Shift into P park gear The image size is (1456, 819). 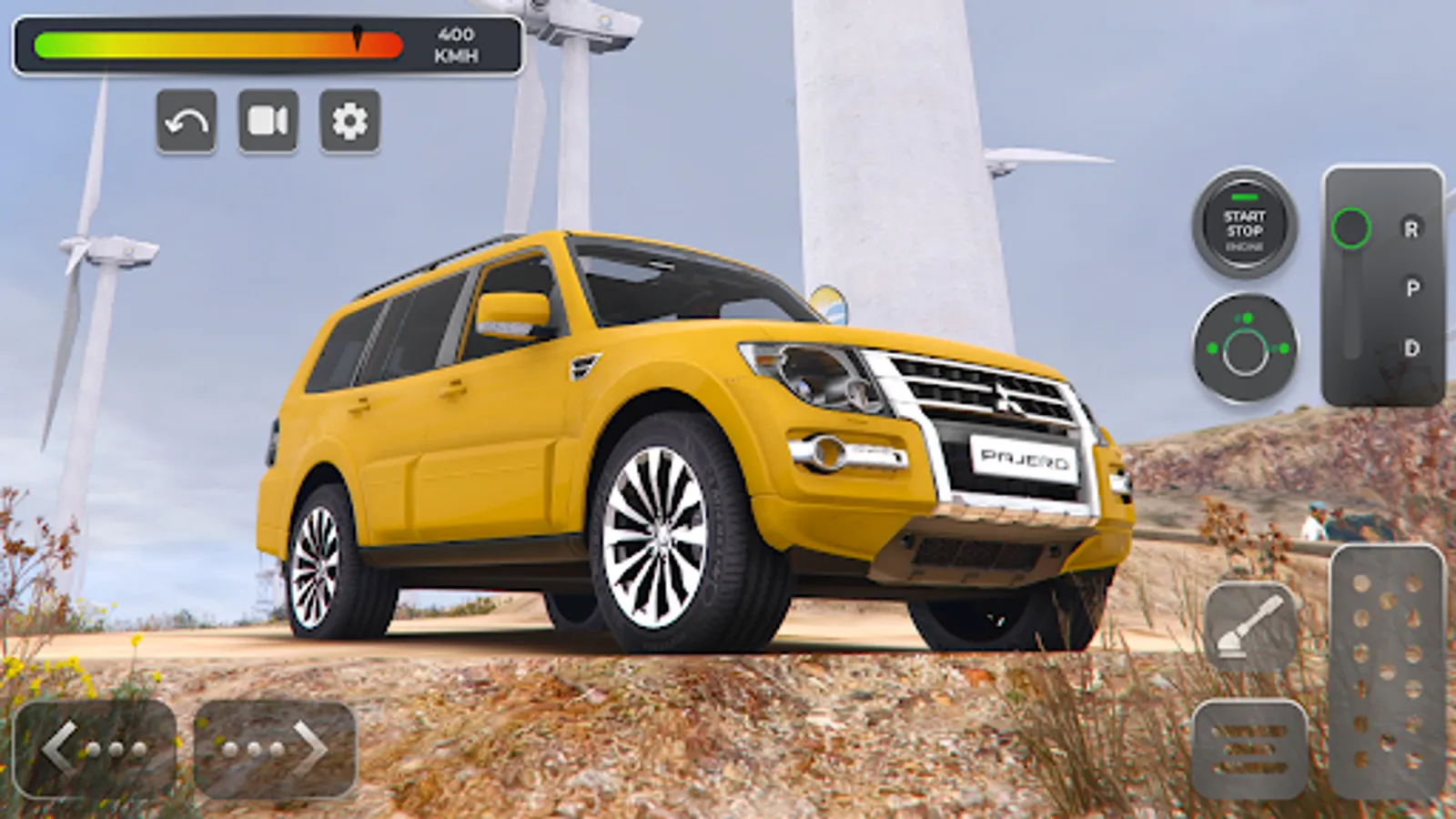point(1411,288)
